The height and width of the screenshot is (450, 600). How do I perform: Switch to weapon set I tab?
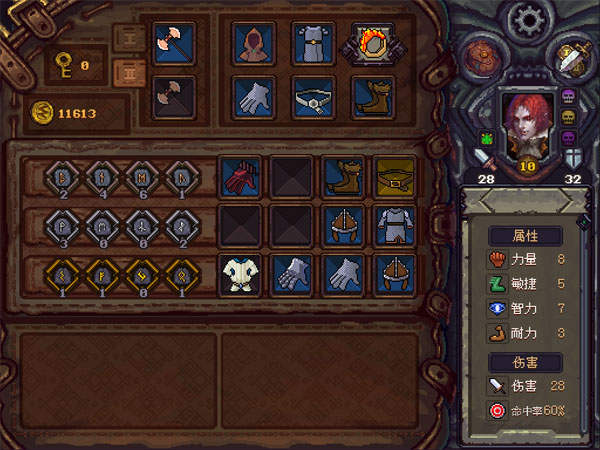[128, 39]
